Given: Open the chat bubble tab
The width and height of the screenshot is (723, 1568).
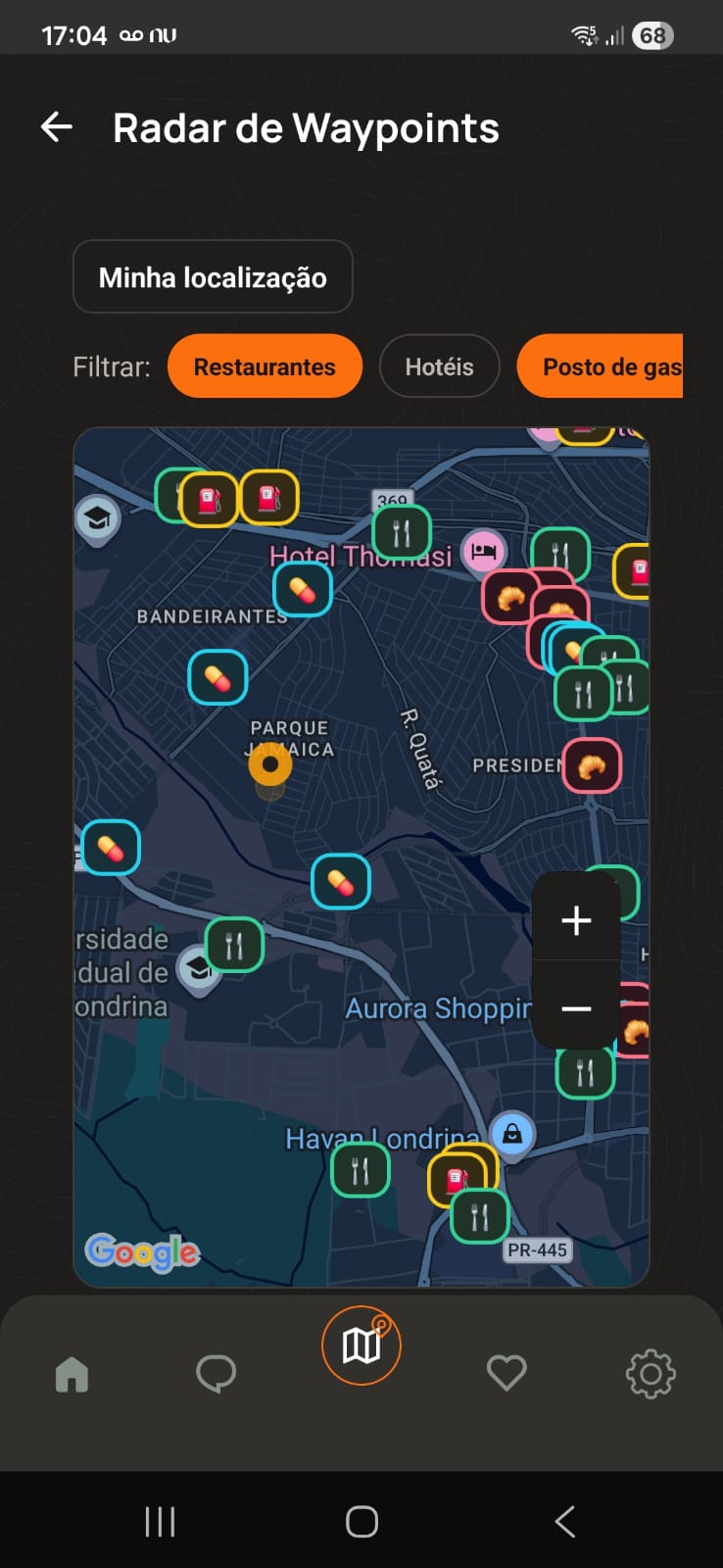Looking at the screenshot, I should pos(216,1374).
